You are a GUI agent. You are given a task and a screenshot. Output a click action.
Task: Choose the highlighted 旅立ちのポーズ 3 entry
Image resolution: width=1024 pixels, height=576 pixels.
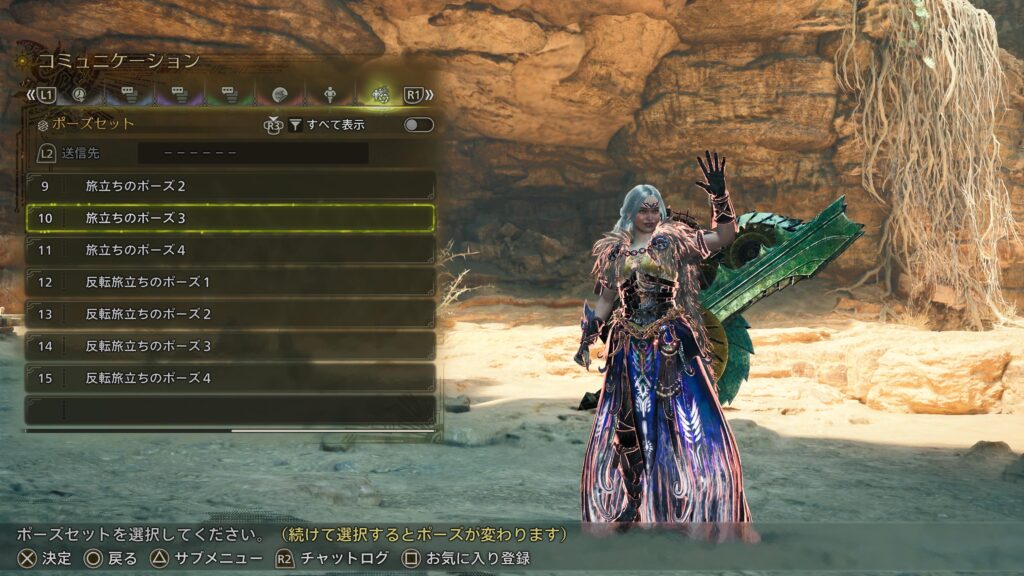(230, 218)
